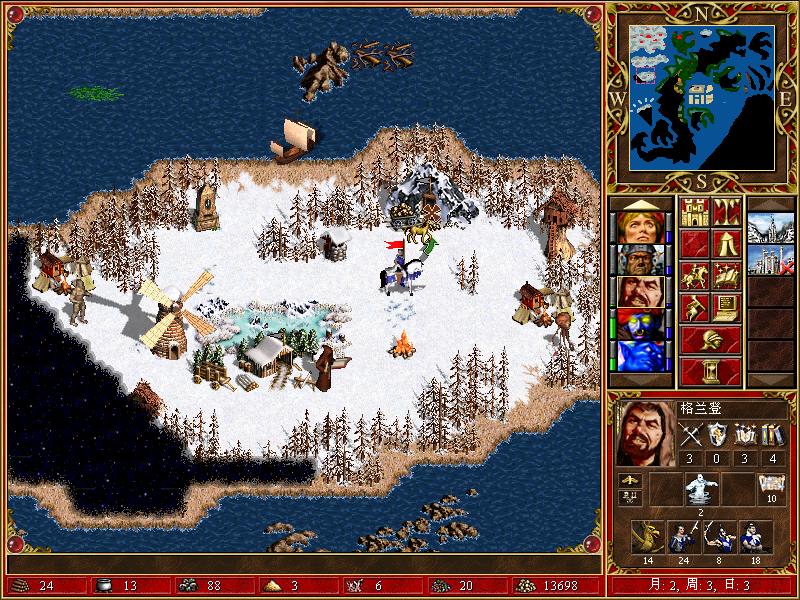Screen dimensions: 800x600
Task: Select the next hero with the helmet button
Action: [x=711, y=338]
